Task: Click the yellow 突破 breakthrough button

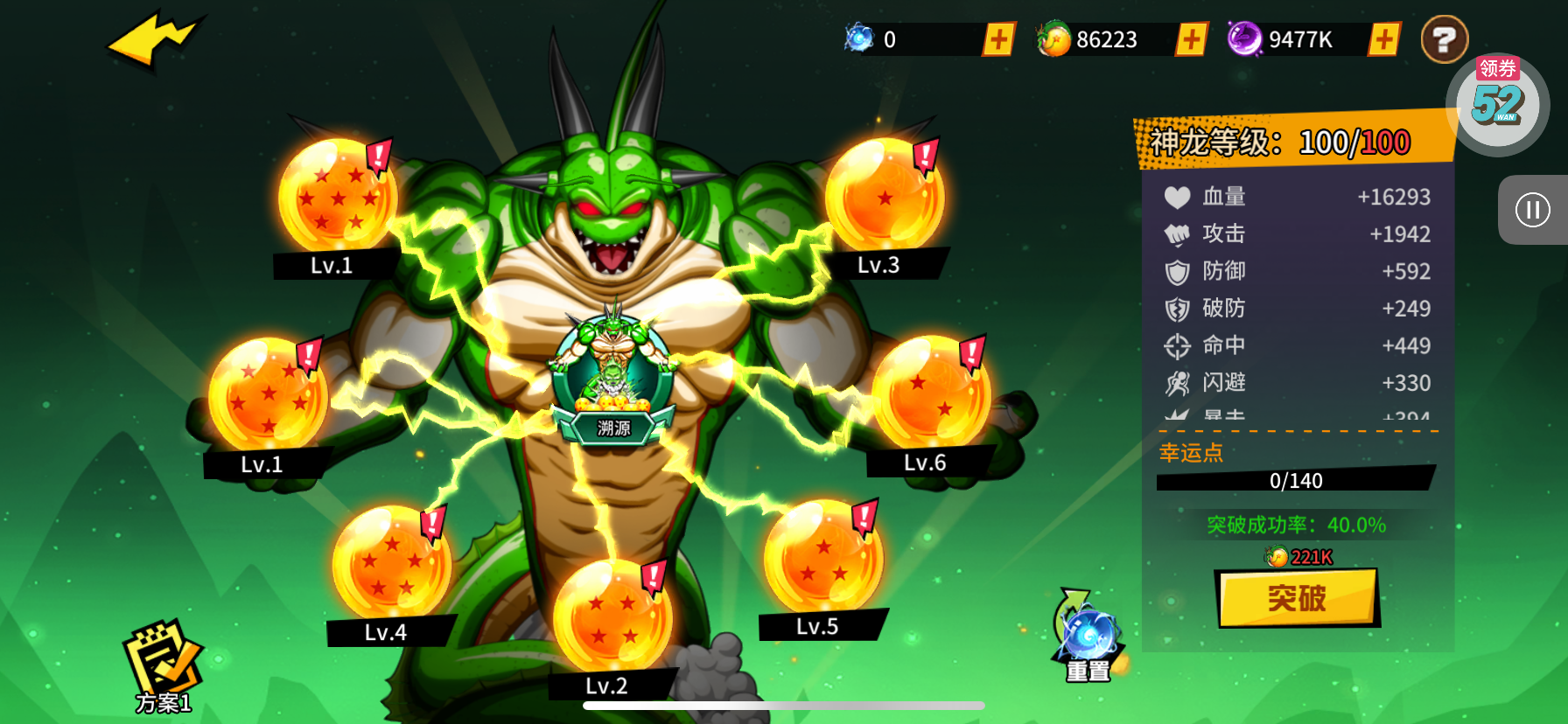Action: (x=1298, y=598)
